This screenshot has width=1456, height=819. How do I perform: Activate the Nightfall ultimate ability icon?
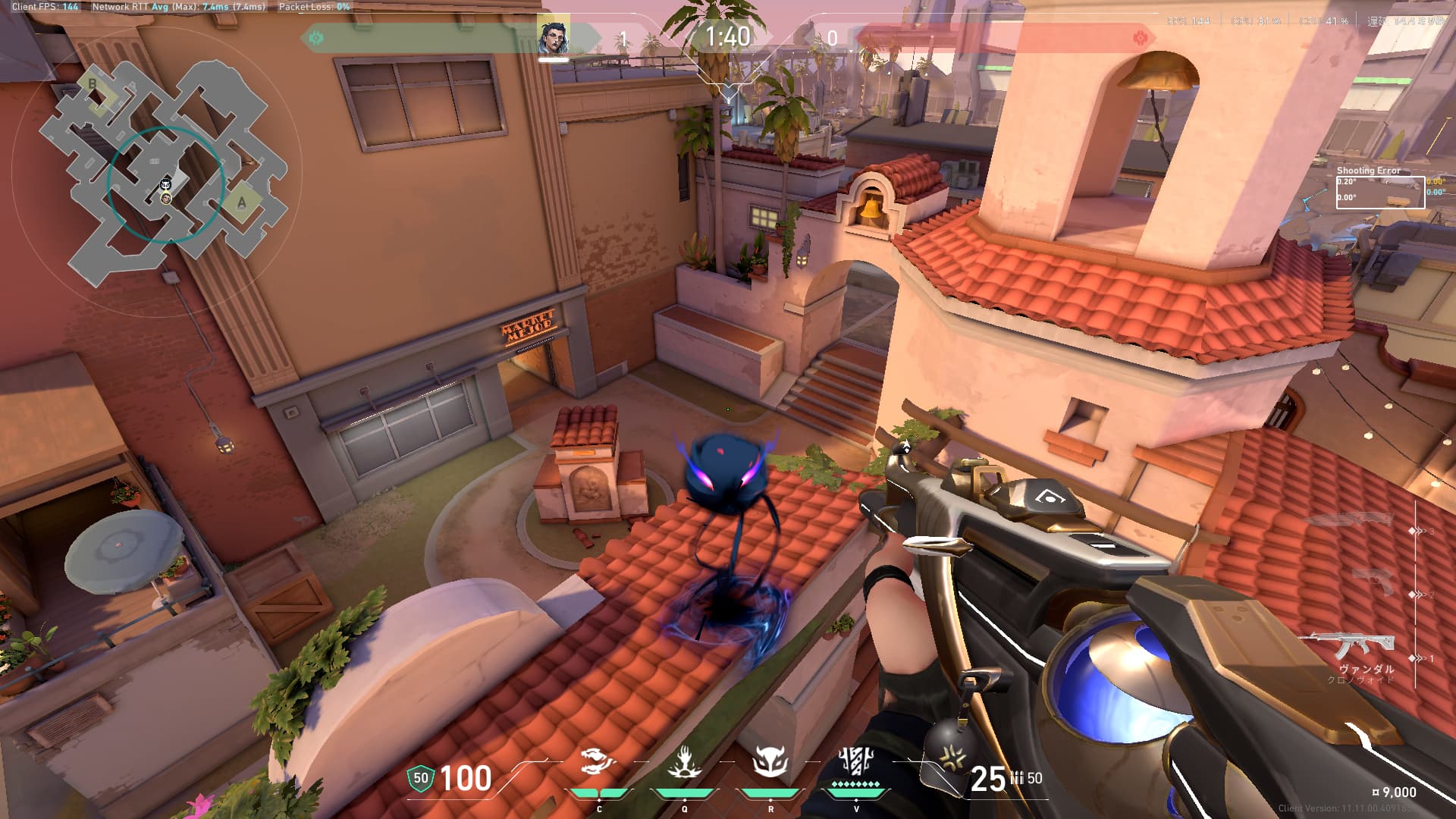coord(856,761)
